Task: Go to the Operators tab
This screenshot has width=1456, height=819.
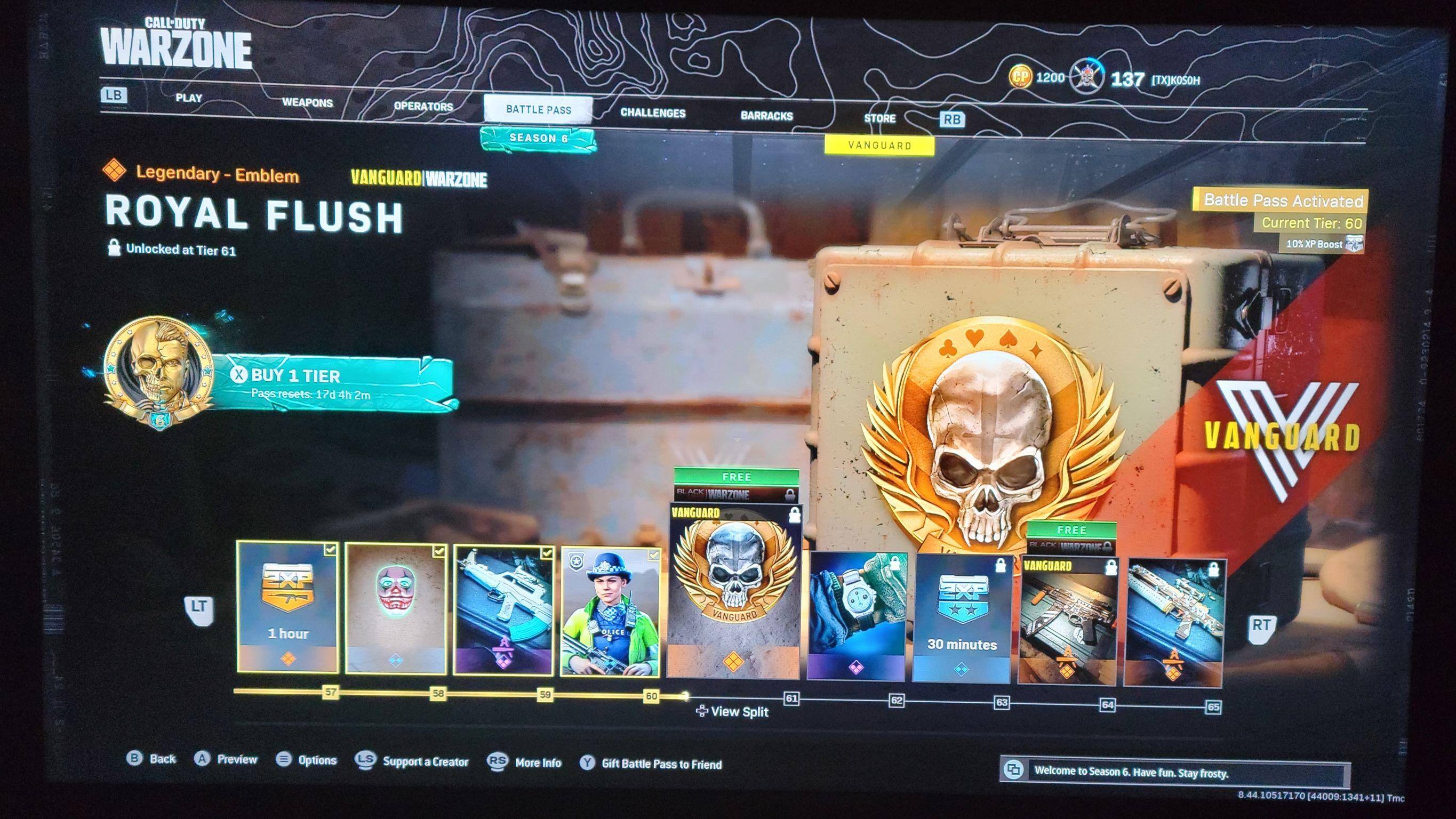Action: coord(423,106)
